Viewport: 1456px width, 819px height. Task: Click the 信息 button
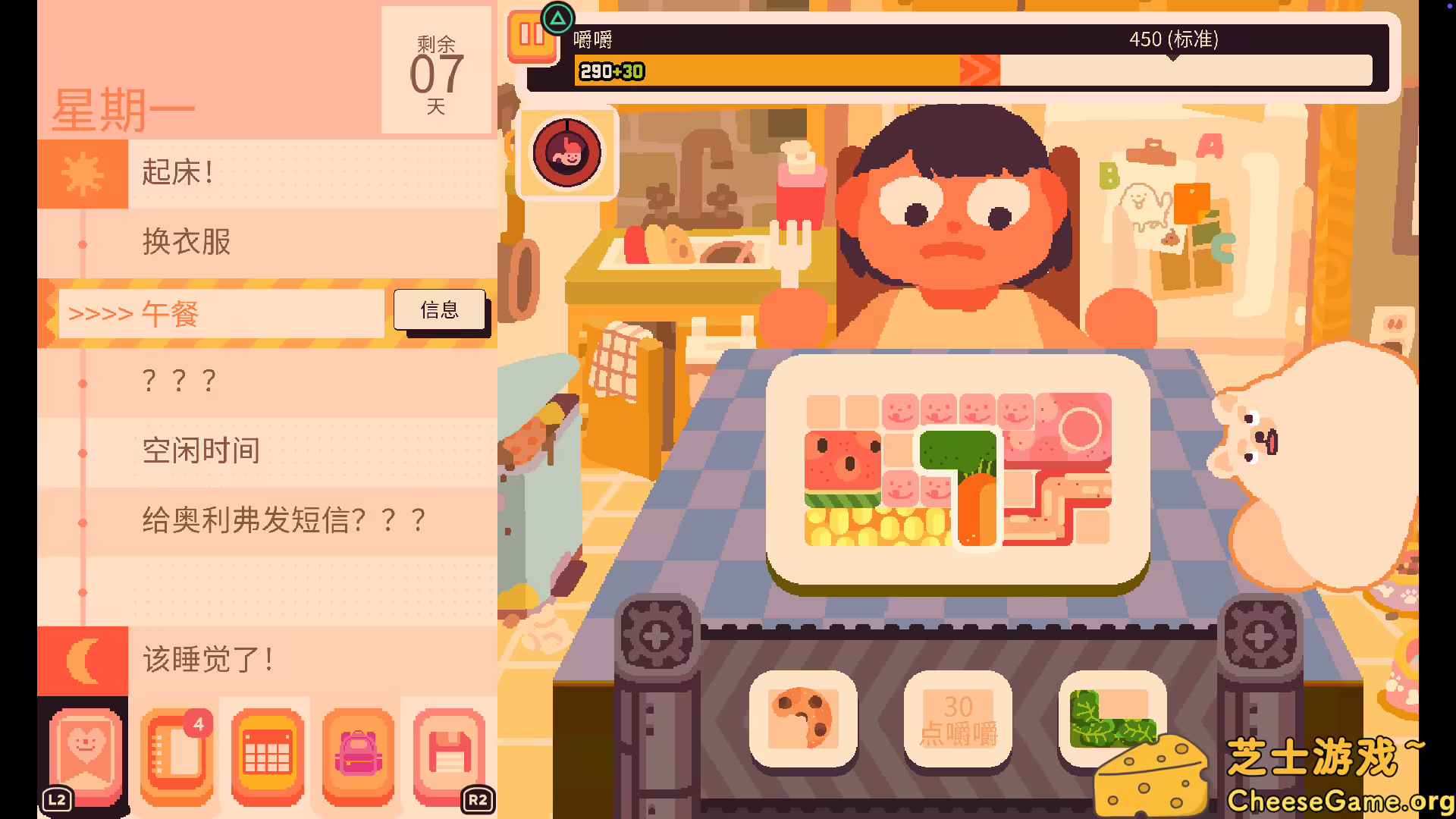(x=440, y=309)
